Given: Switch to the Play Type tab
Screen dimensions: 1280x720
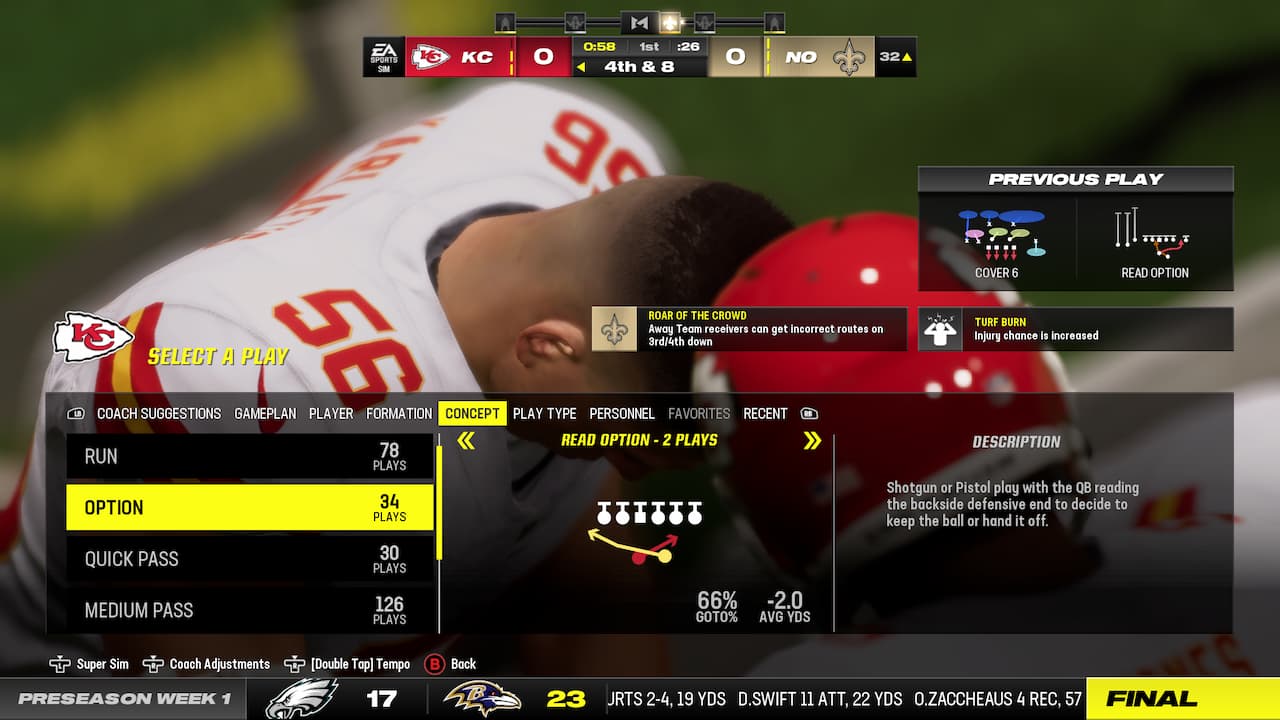Looking at the screenshot, I should (x=543, y=413).
